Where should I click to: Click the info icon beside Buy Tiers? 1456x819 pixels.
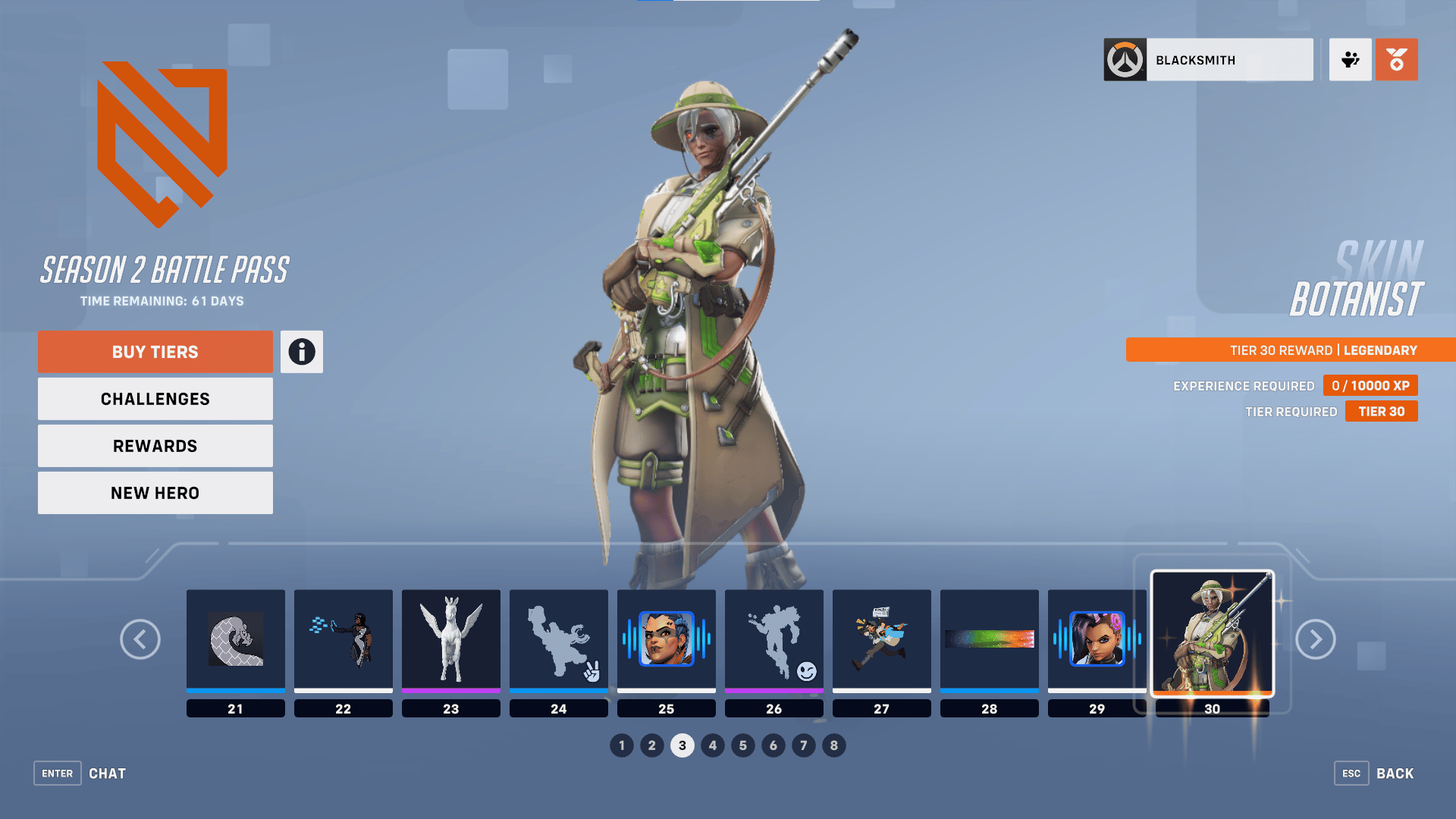[x=301, y=351]
